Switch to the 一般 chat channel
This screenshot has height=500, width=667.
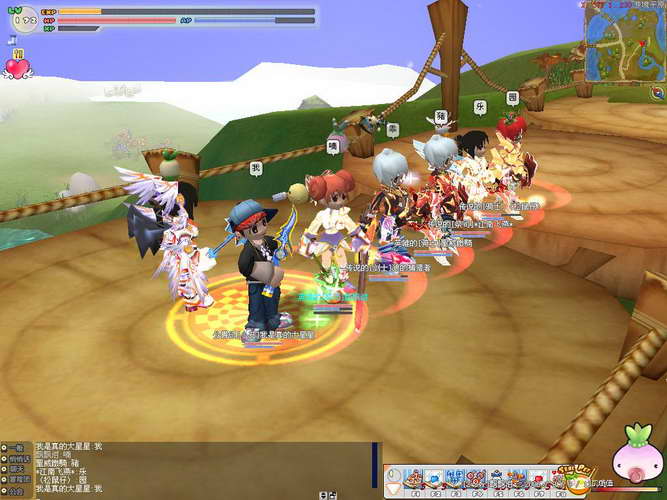pos(16,447)
